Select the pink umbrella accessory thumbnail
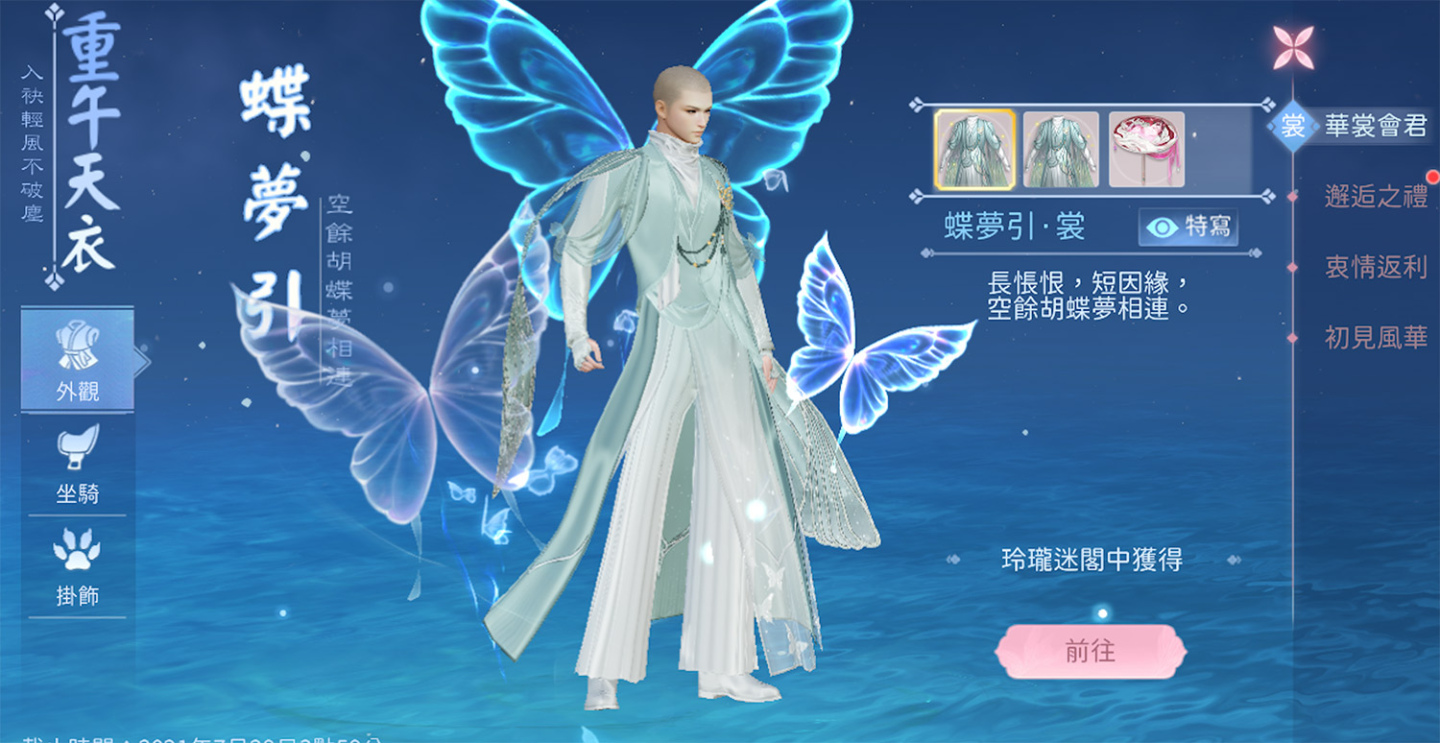 1146,147
